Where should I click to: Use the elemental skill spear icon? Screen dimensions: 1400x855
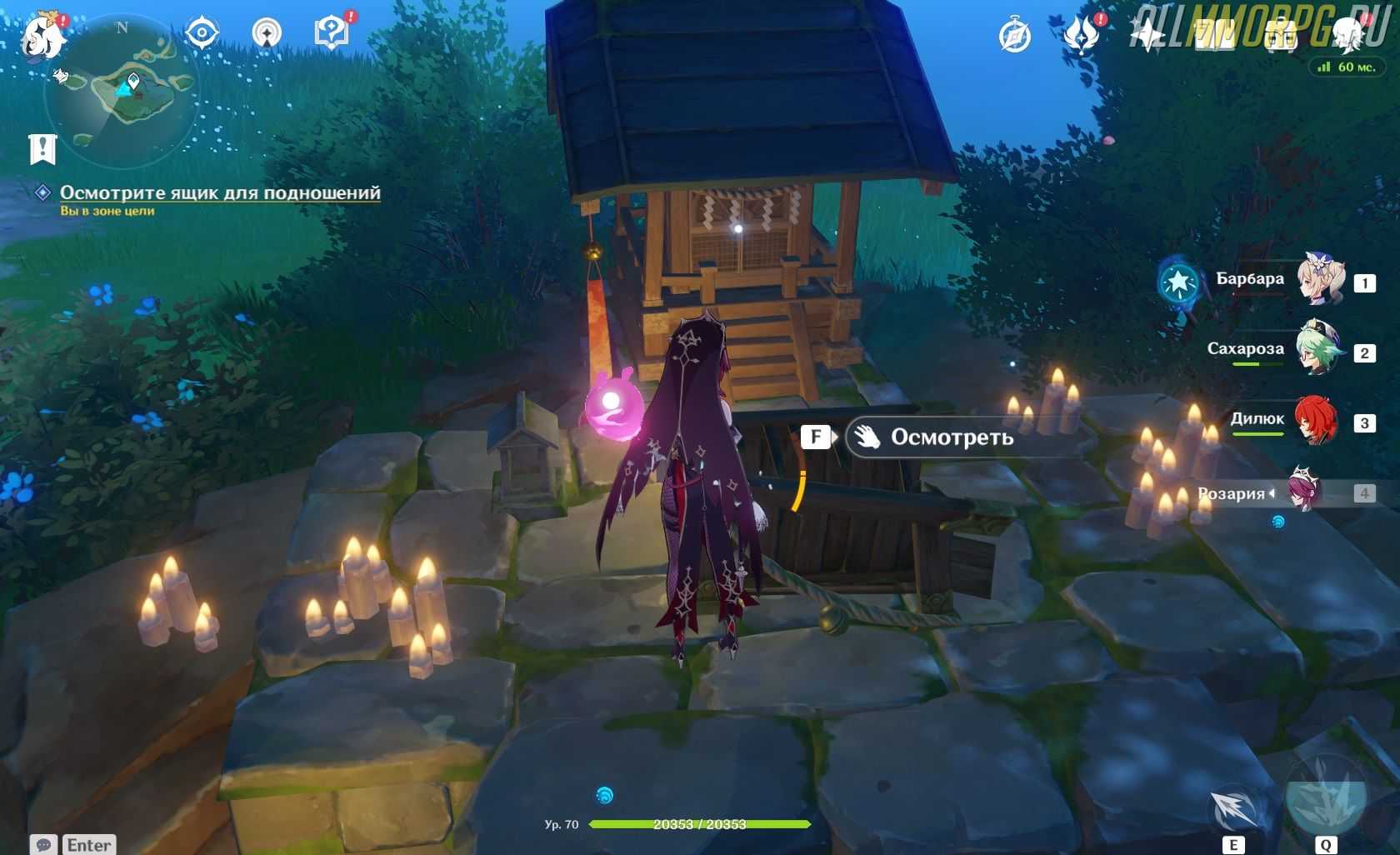click(x=1234, y=810)
